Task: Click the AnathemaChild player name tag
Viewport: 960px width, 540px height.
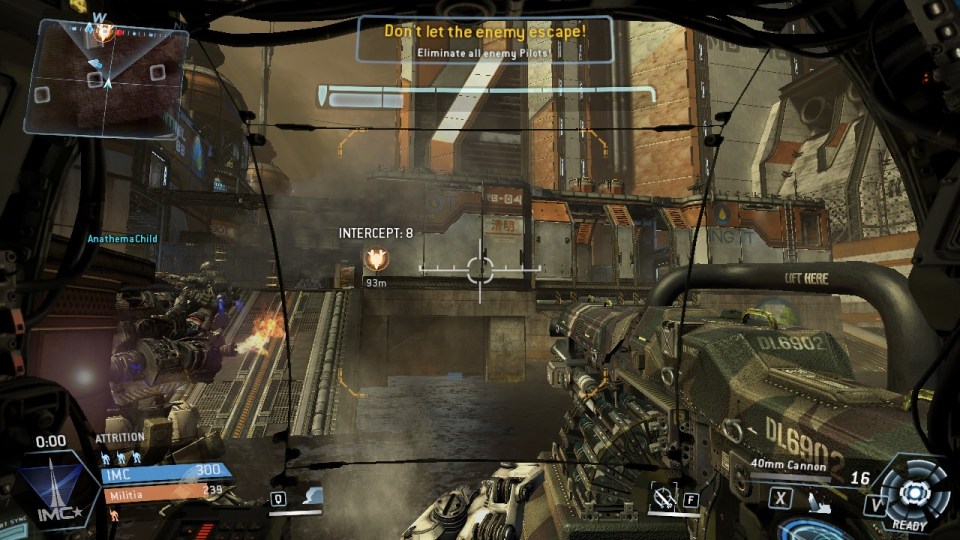Action: [123, 238]
